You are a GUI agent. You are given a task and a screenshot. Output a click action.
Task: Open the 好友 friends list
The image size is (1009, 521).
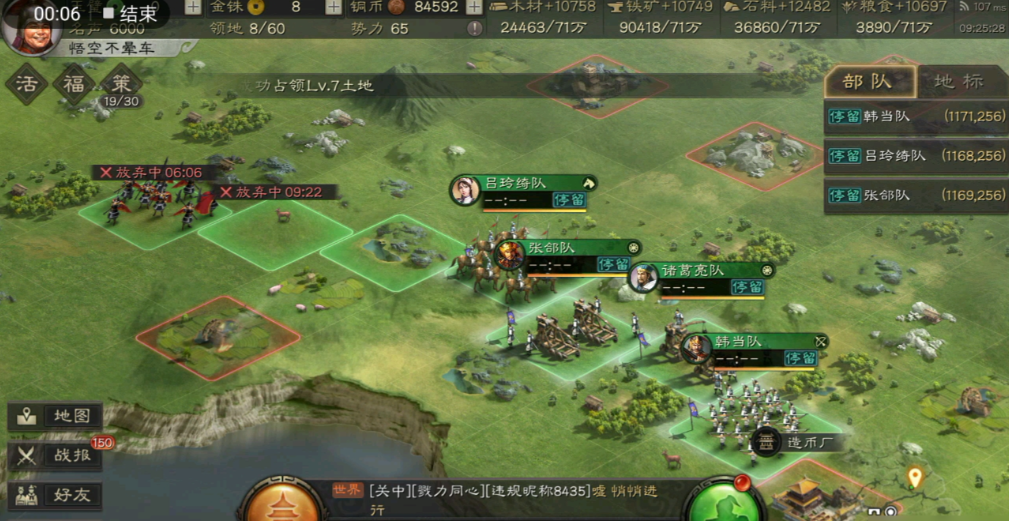(x=56, y=494)
